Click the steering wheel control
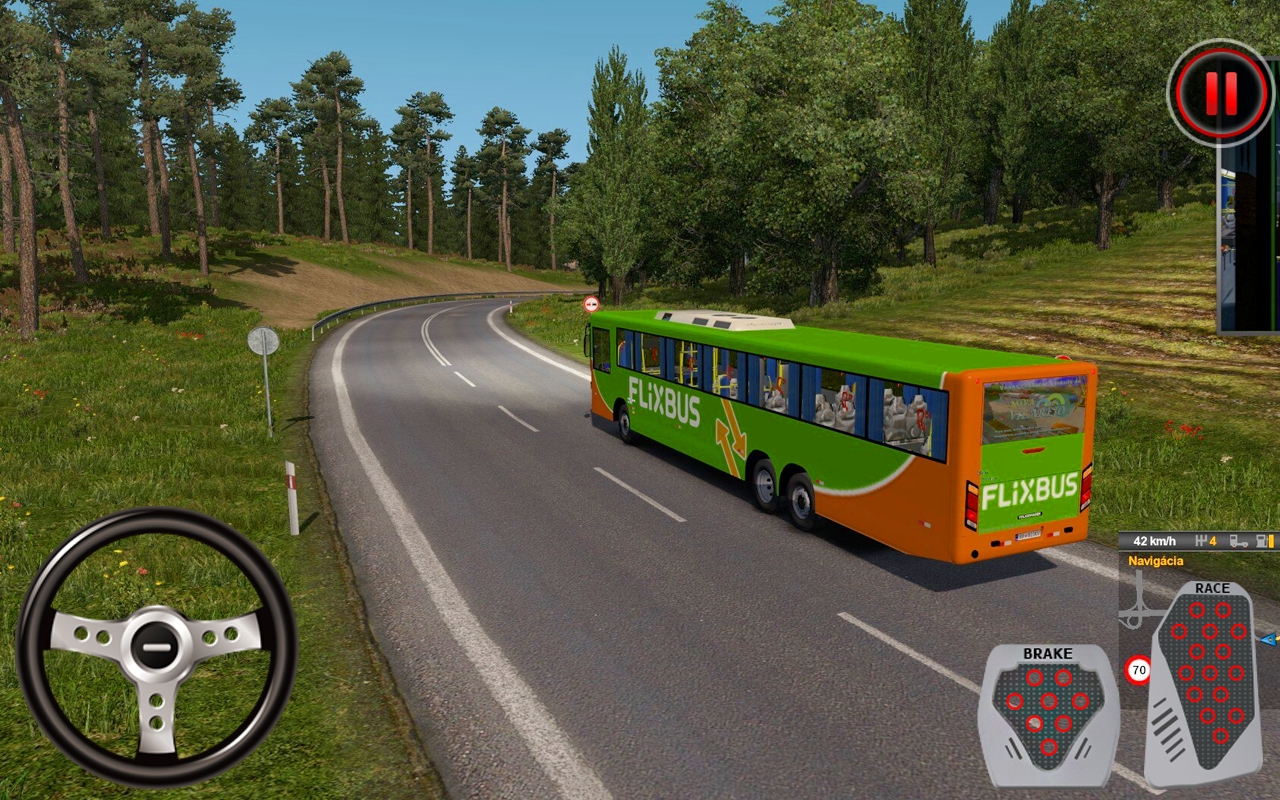The image size is (1280, 800). click(x=157, y=646)
